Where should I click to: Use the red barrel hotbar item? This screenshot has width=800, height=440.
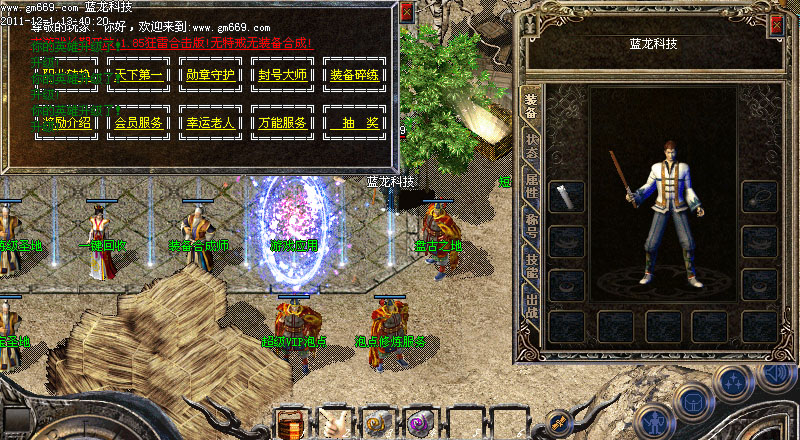coord(291,424)
